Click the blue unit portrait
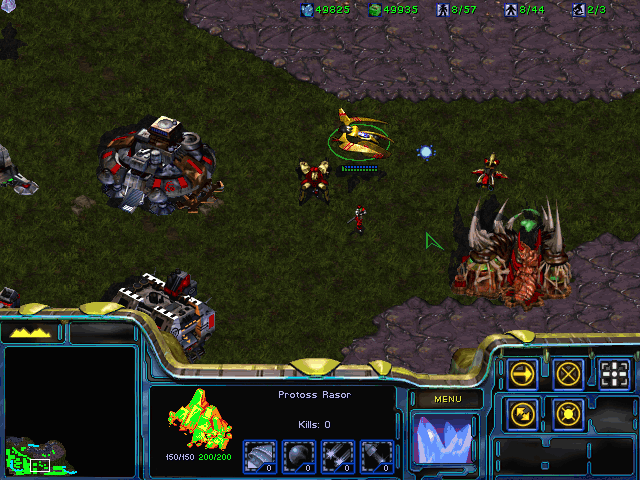Viewport: 640px width, 480px height. 446,440
